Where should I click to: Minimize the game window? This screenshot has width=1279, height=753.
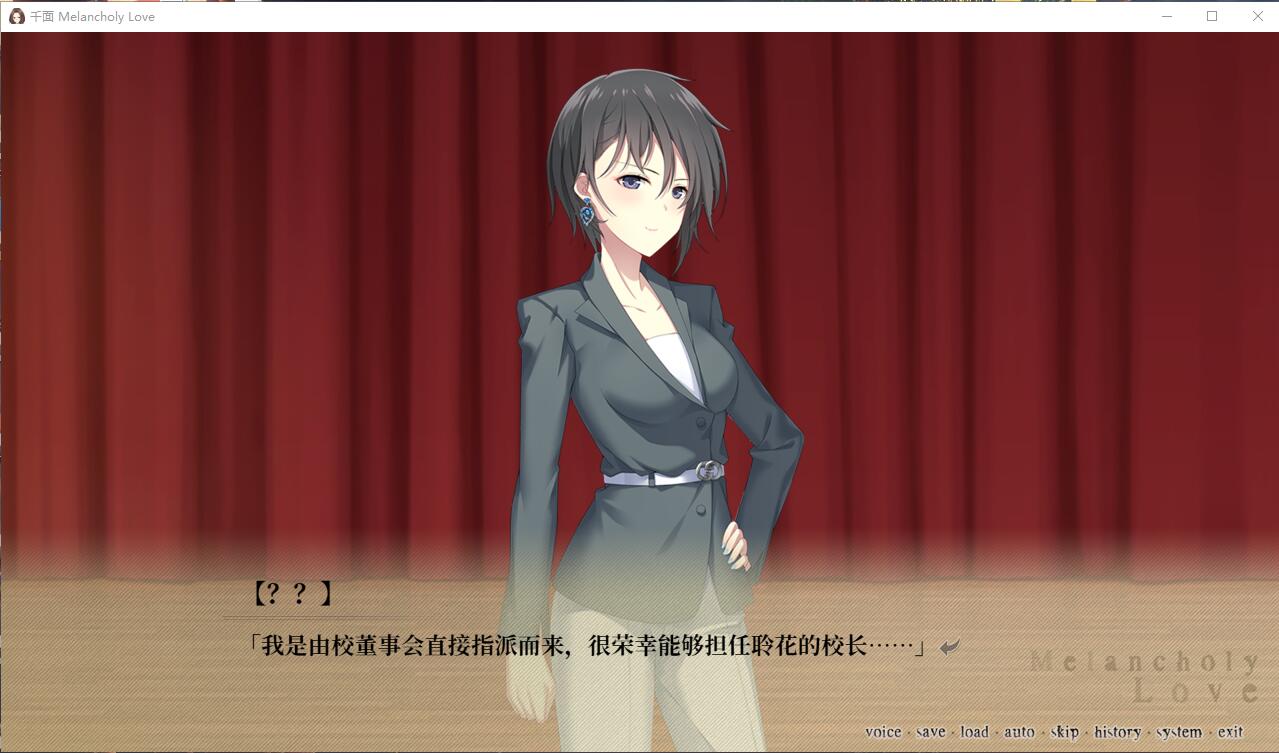pos(1166,16)
